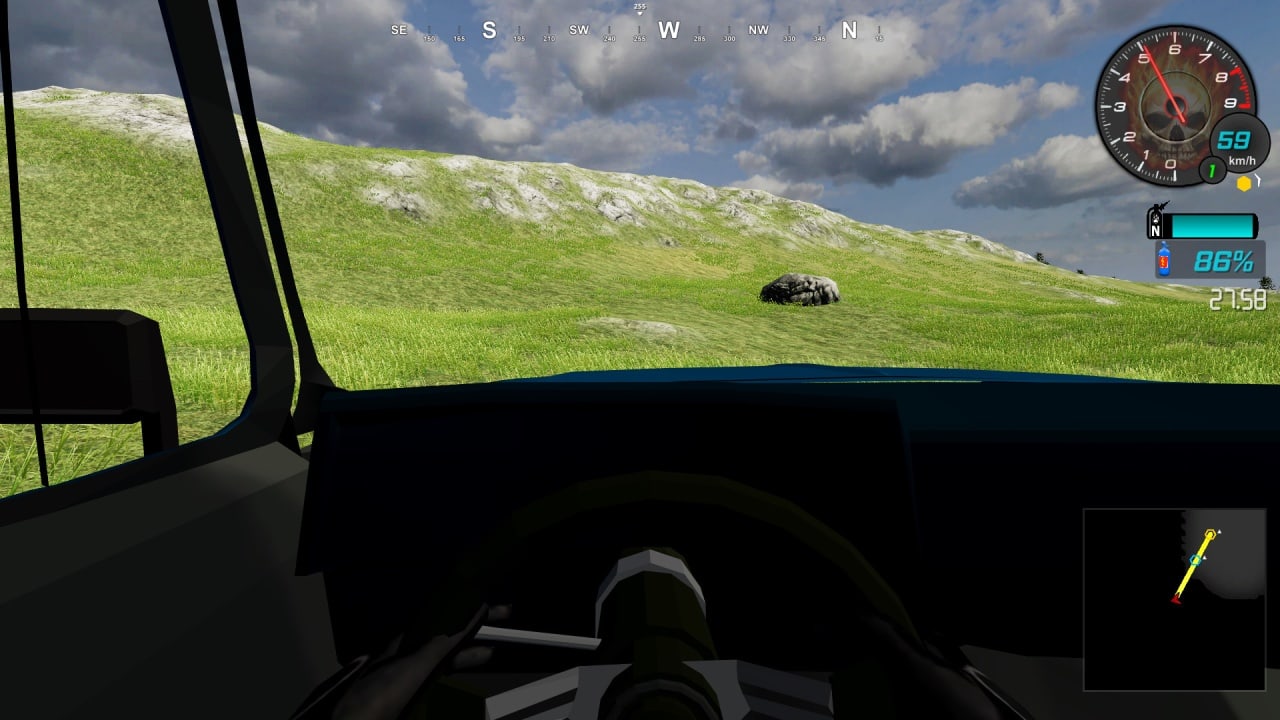Click the N extinguisher icon beside the cyan bar

click(1158, 223)
